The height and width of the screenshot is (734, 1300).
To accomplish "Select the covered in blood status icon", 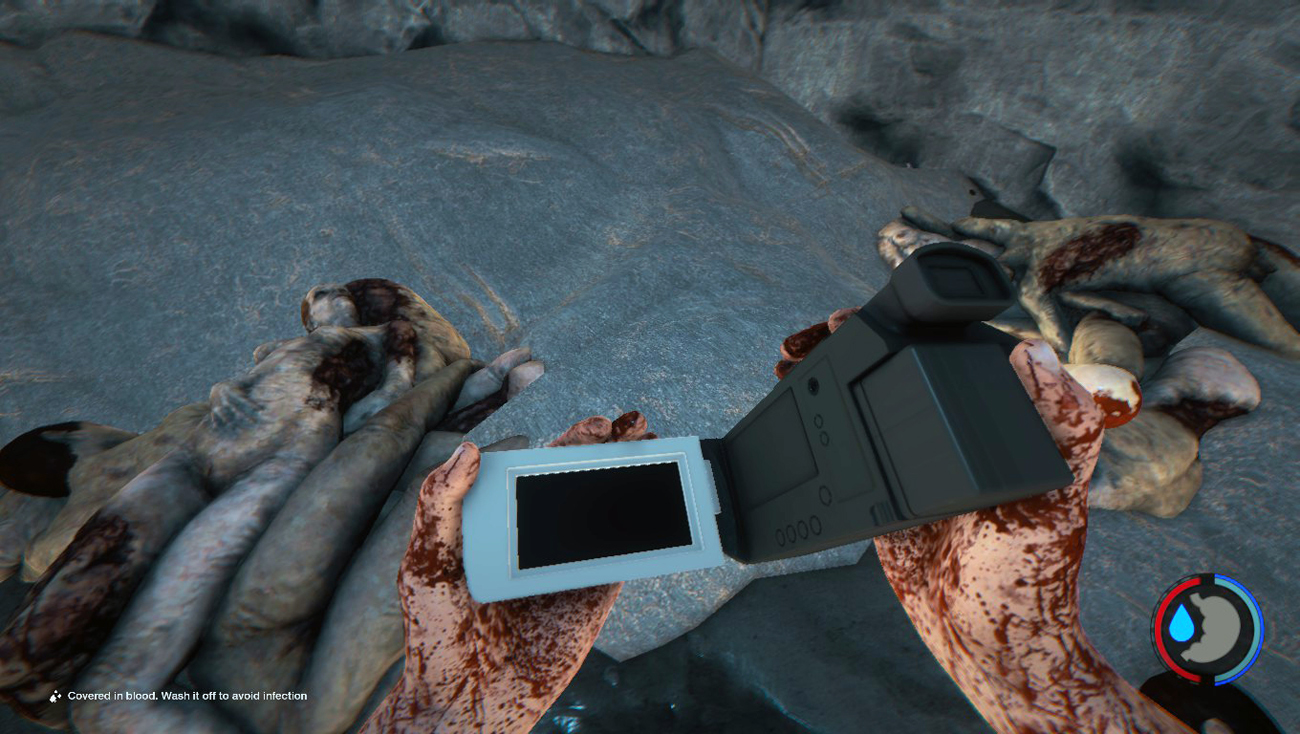I will tap(56, 696).
